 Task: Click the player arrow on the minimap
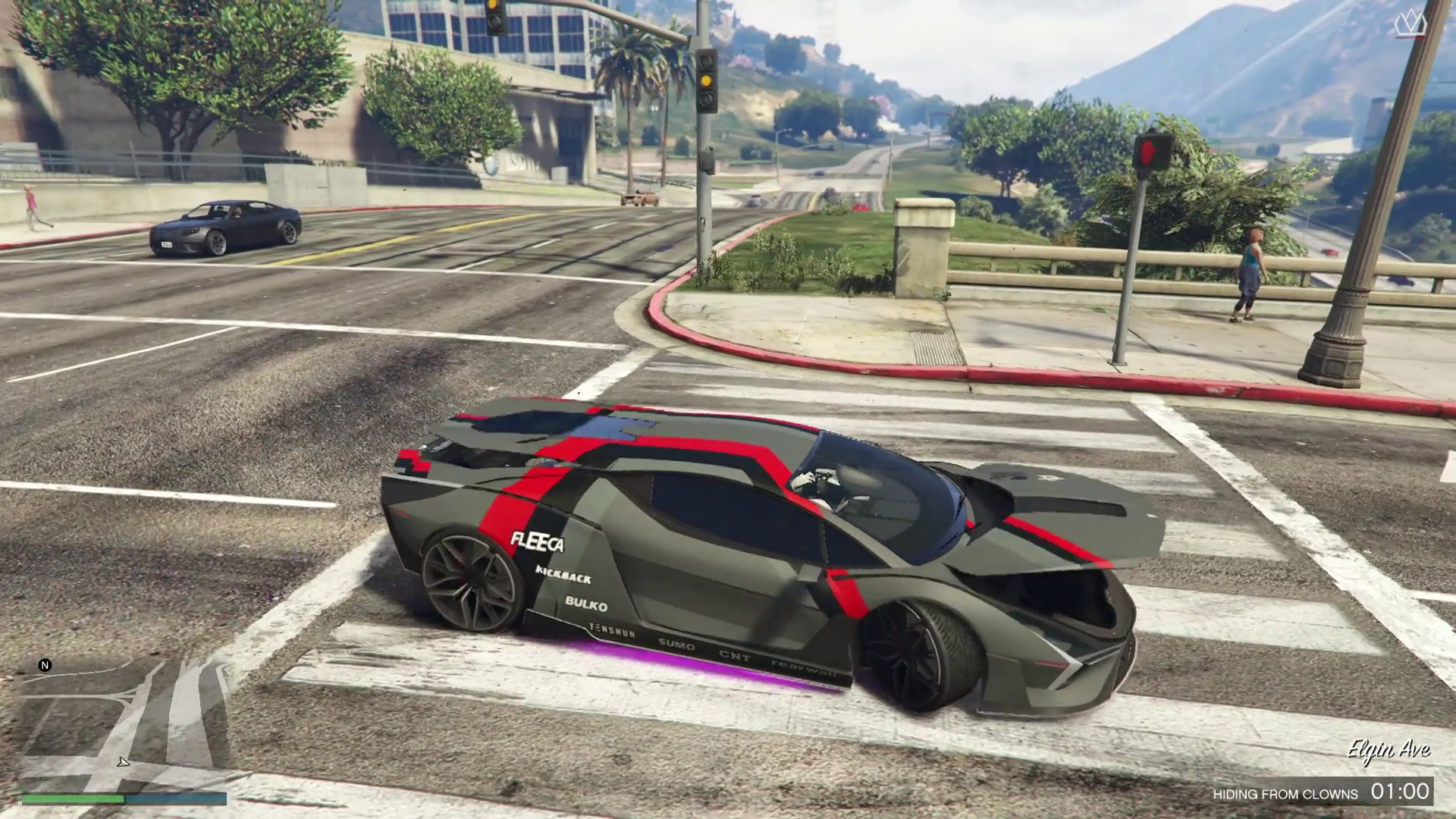124,762
